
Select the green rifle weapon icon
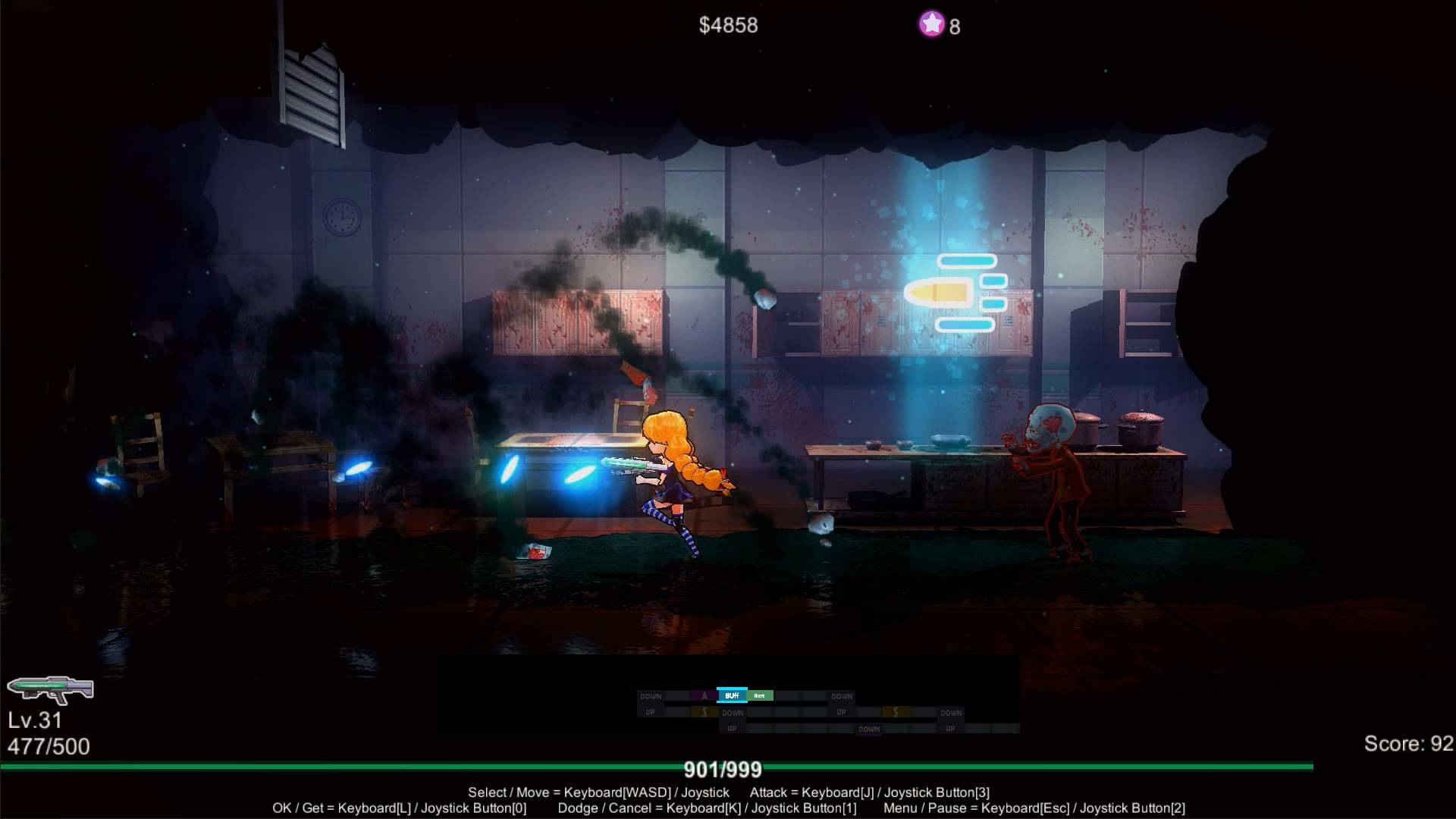52,689
